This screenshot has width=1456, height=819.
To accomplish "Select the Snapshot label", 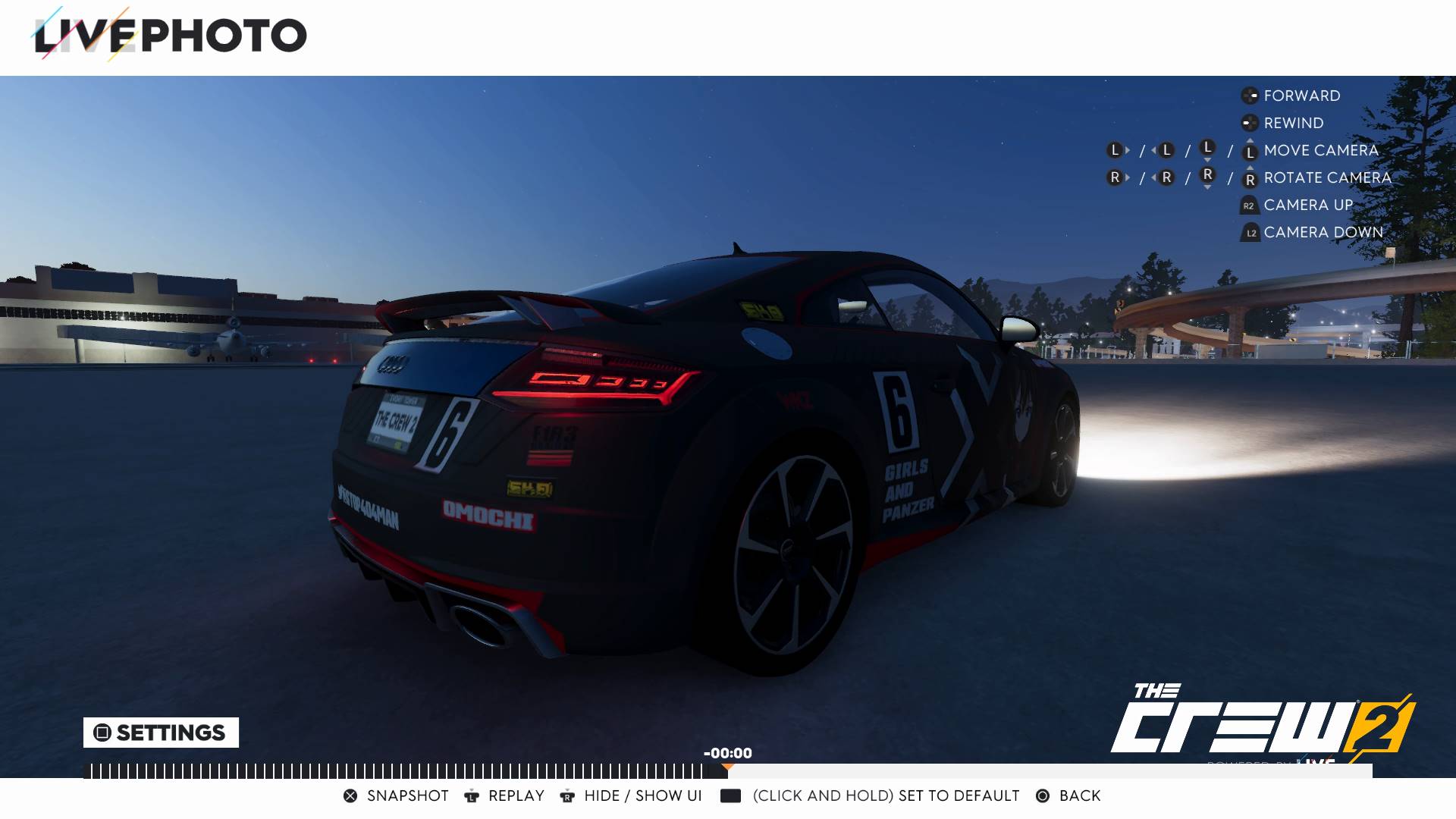I will [406, 795].
